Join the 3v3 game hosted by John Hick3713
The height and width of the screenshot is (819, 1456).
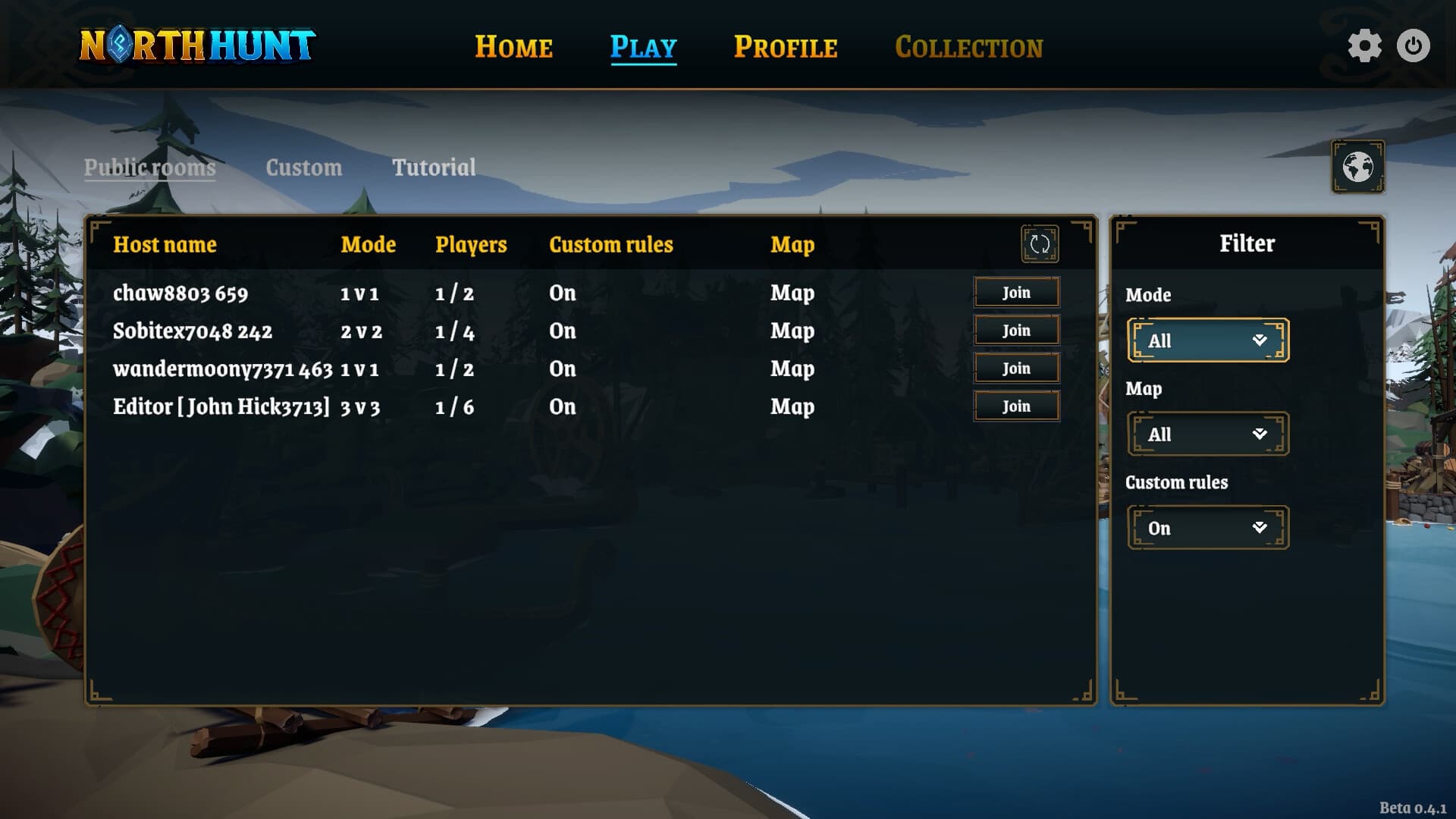coord(1015,406)
